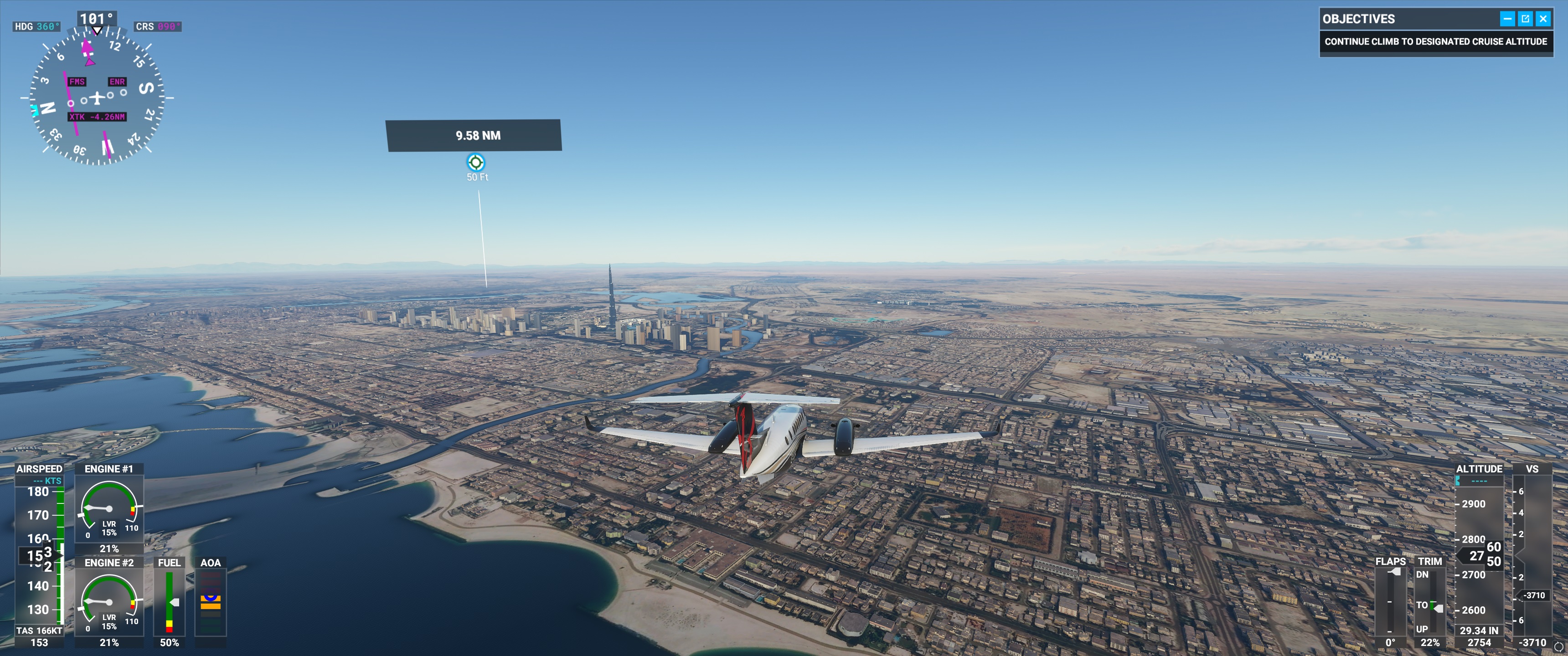
Task: Close the Objectives panel
Action: point(1543,19)
